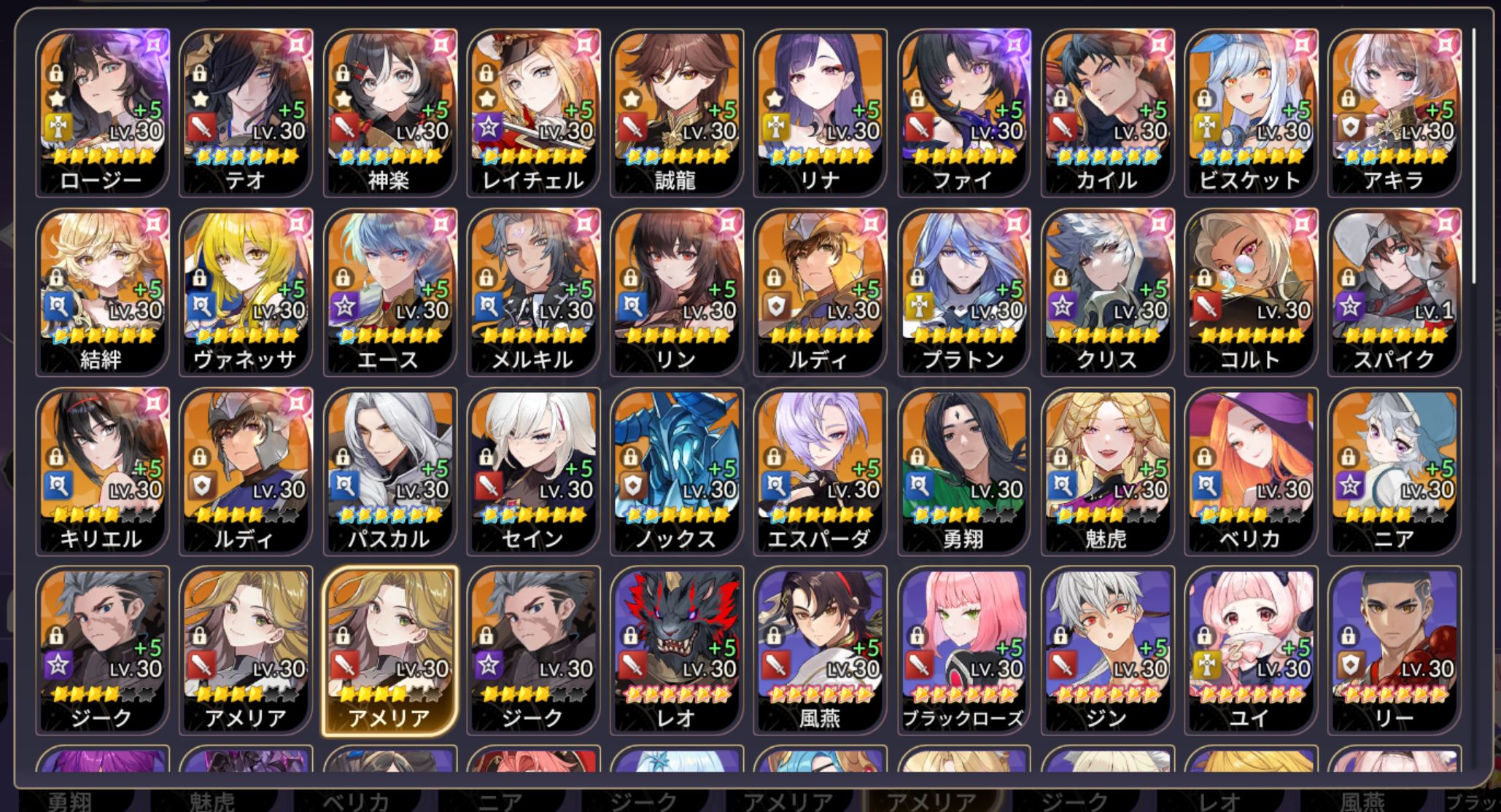The image size is (1501, 812).
Task: Select the レオ beast card
Action: point(677,650)
